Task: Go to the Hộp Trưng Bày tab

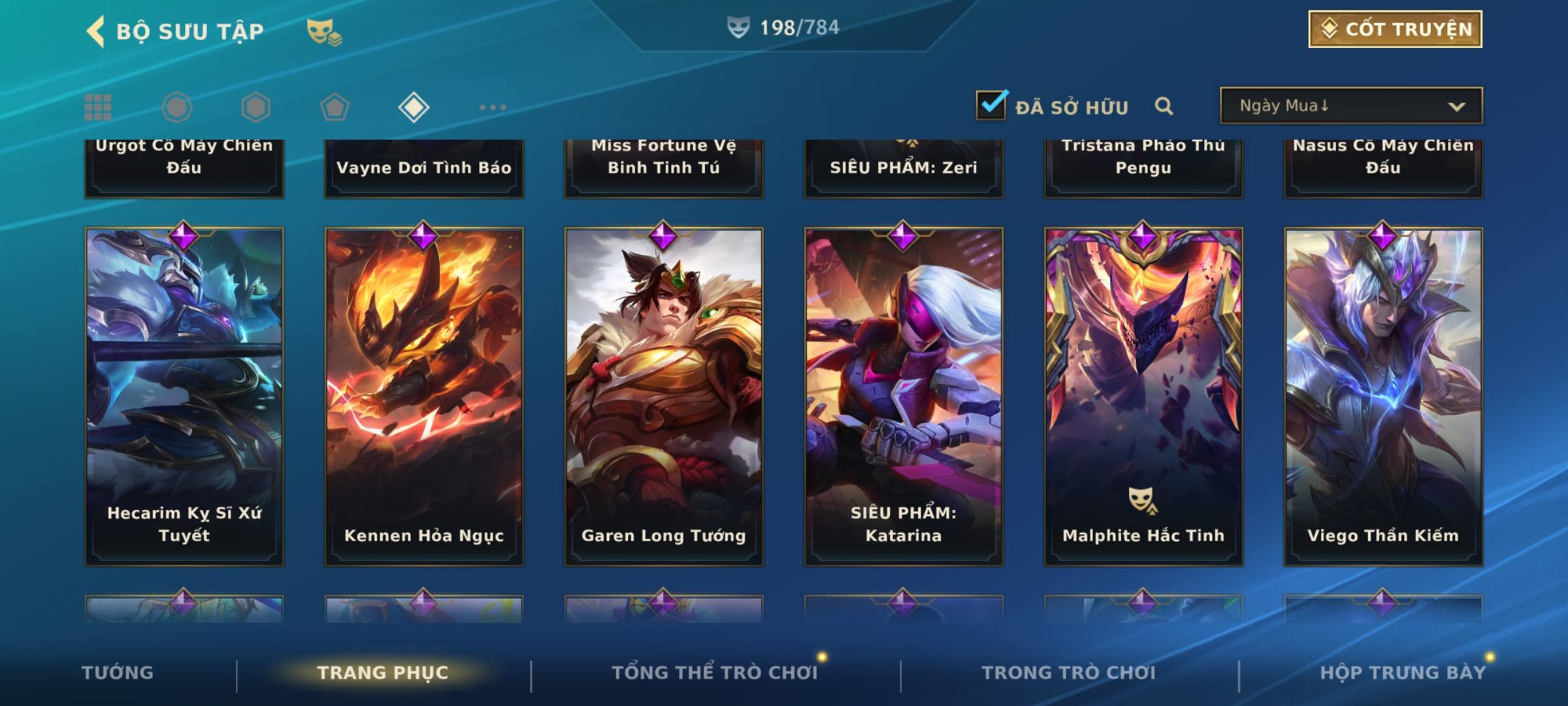Action: coord(1403,673)
